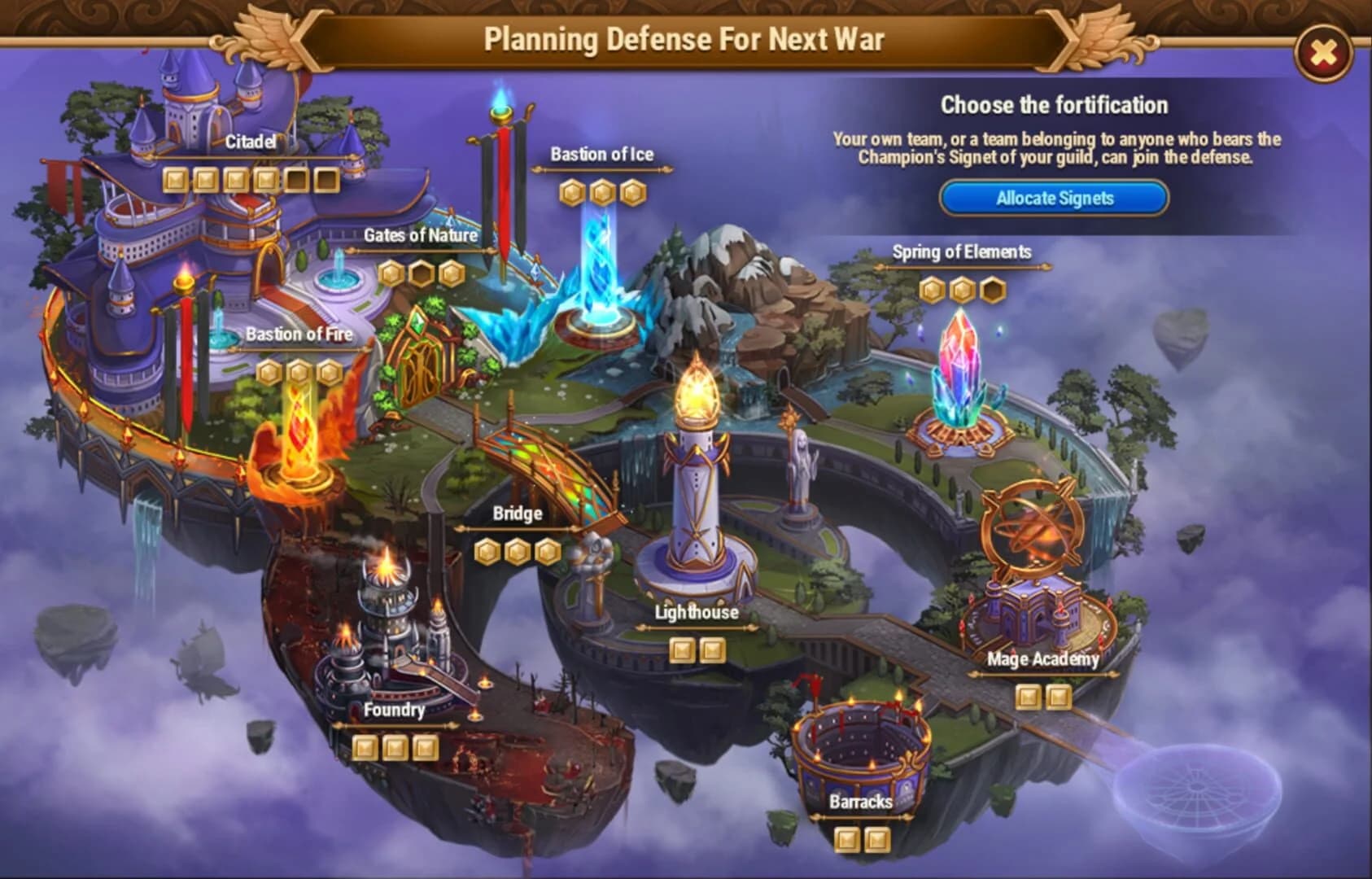1372x879 pixels.
Task: Select the right Mage Academy signet slot
Action: click(1059, 696)
